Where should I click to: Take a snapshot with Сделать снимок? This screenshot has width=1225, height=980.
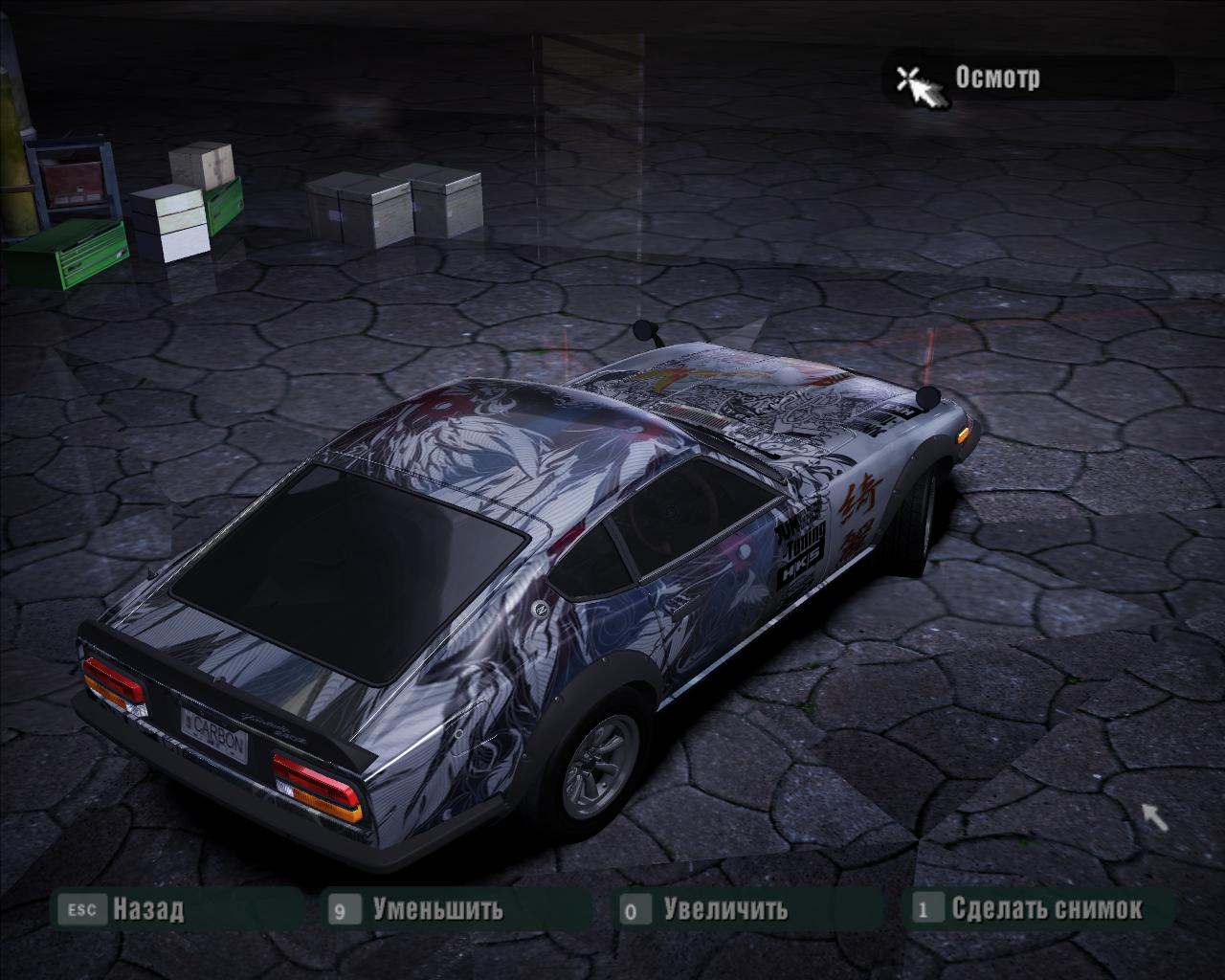pos(1046,908)
